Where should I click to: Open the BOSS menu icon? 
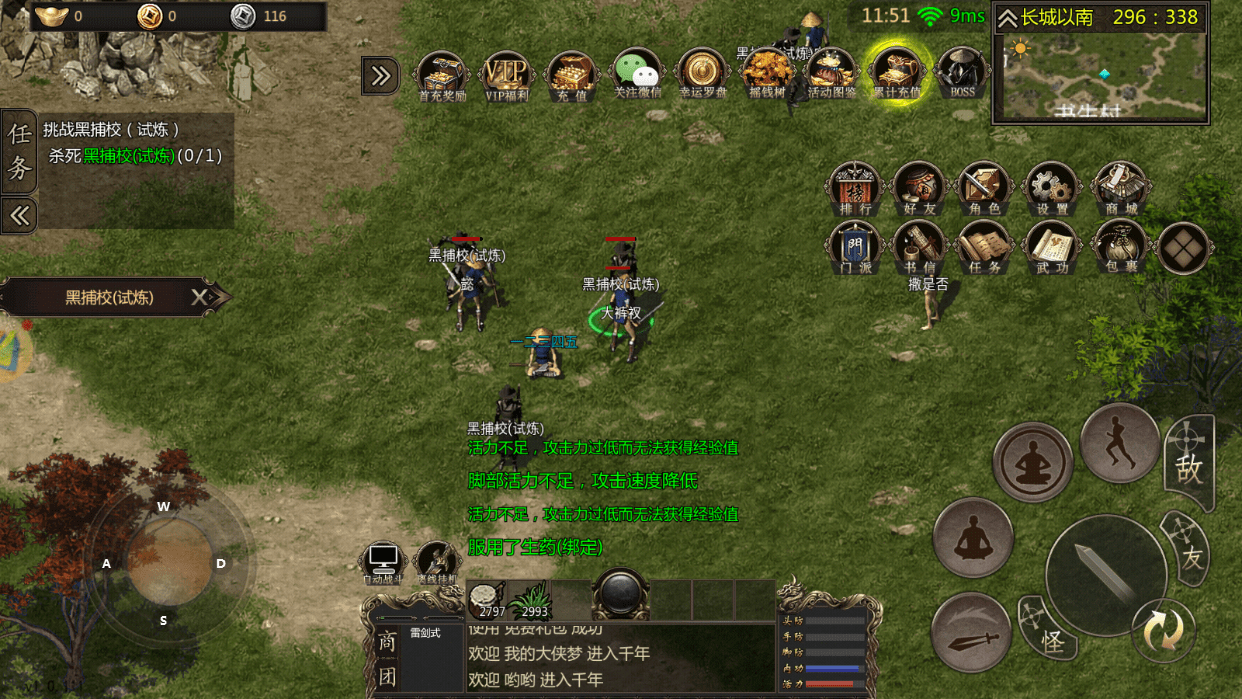[x=962, y=72]
